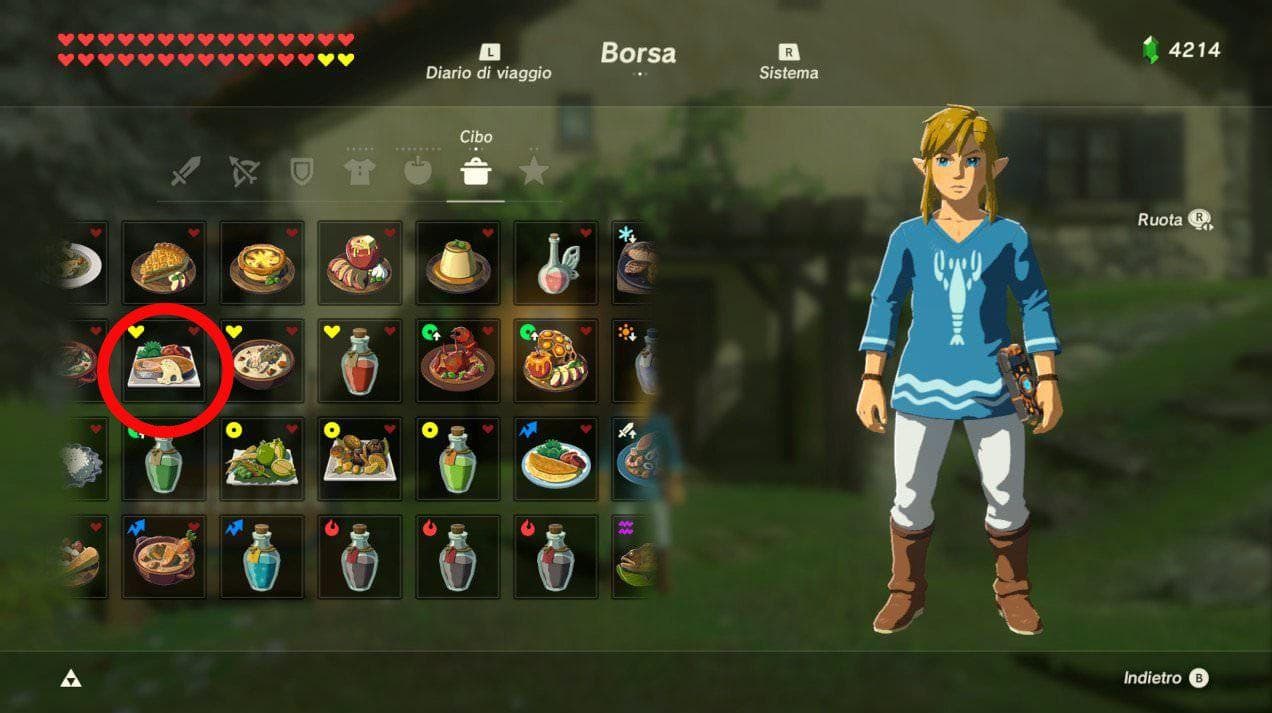Go to Diario di viaggio

click(x=488, y=63)
